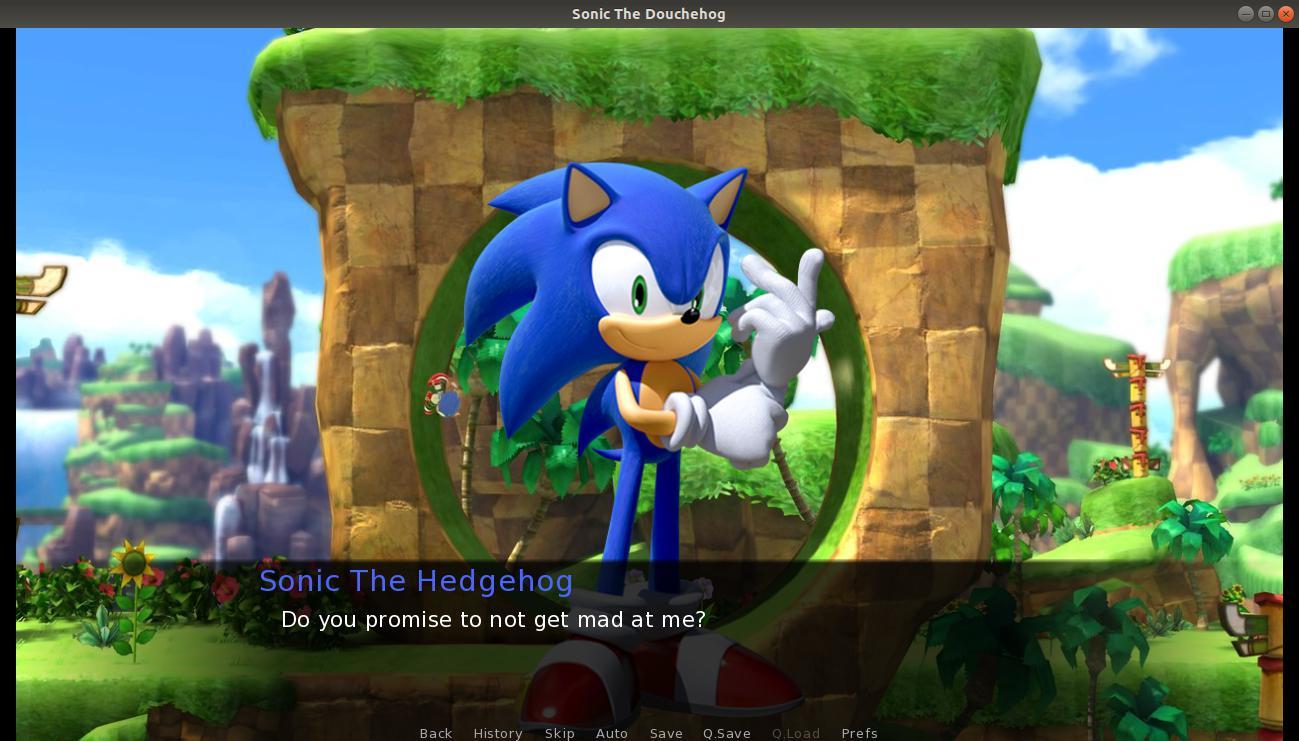
Task: Go Back to the previous dialogue line
Action: (x=436, y=733)
